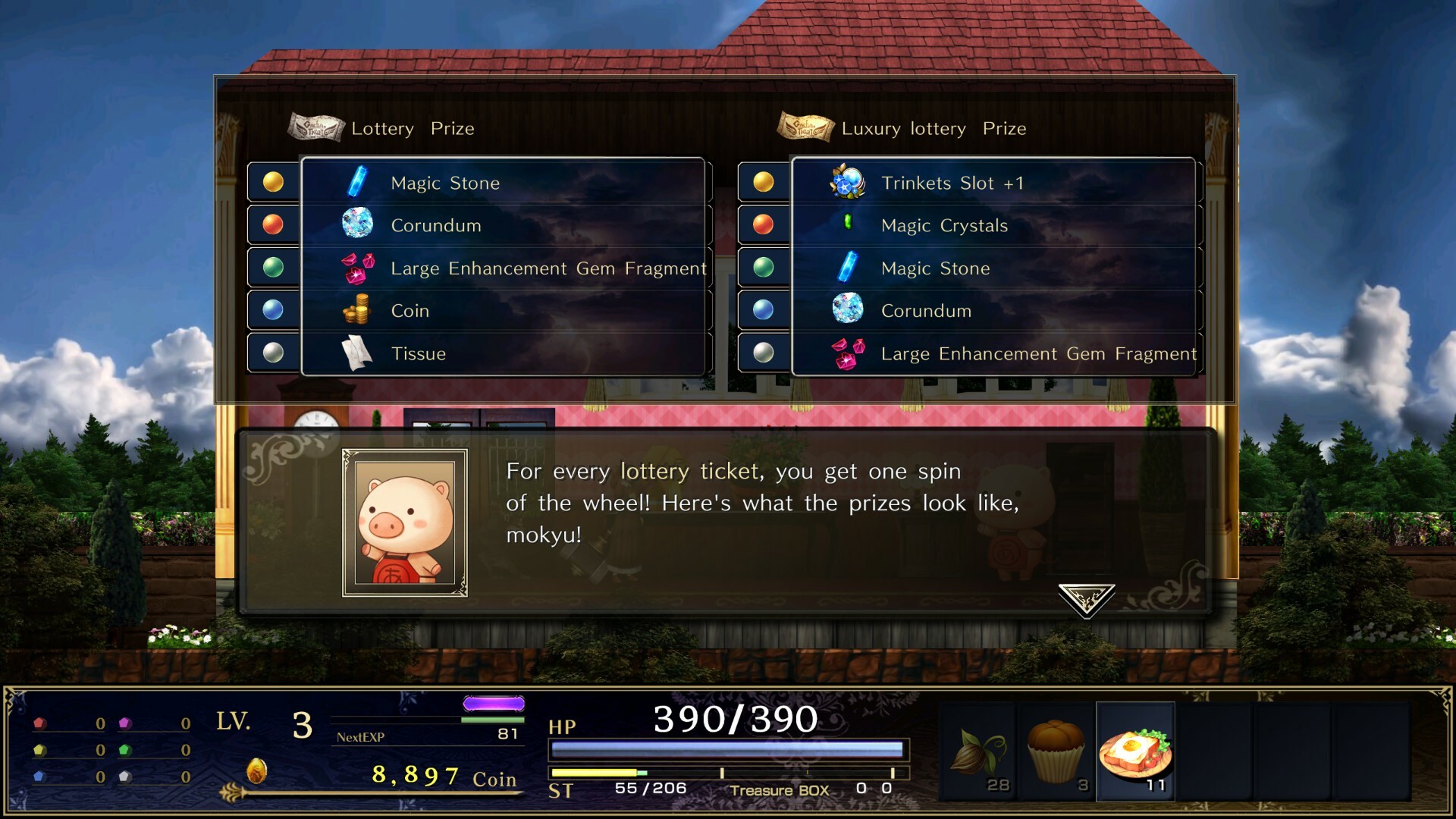Open the Treasure BOX counter

[781, 790]
